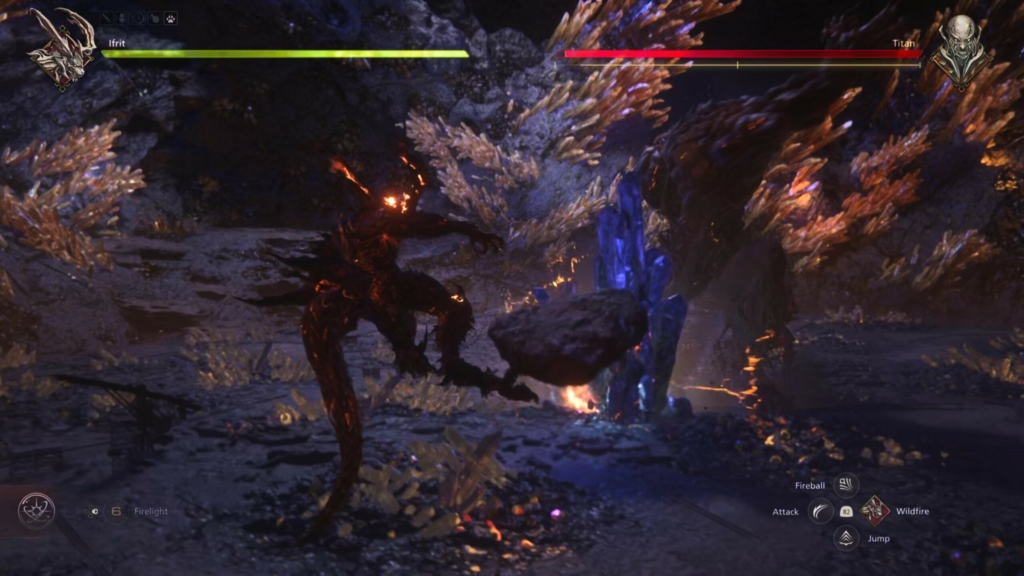This screenshot has height=576, width=1024.
Task: Activate the Fireball ability icon
Action: [846, 485]
